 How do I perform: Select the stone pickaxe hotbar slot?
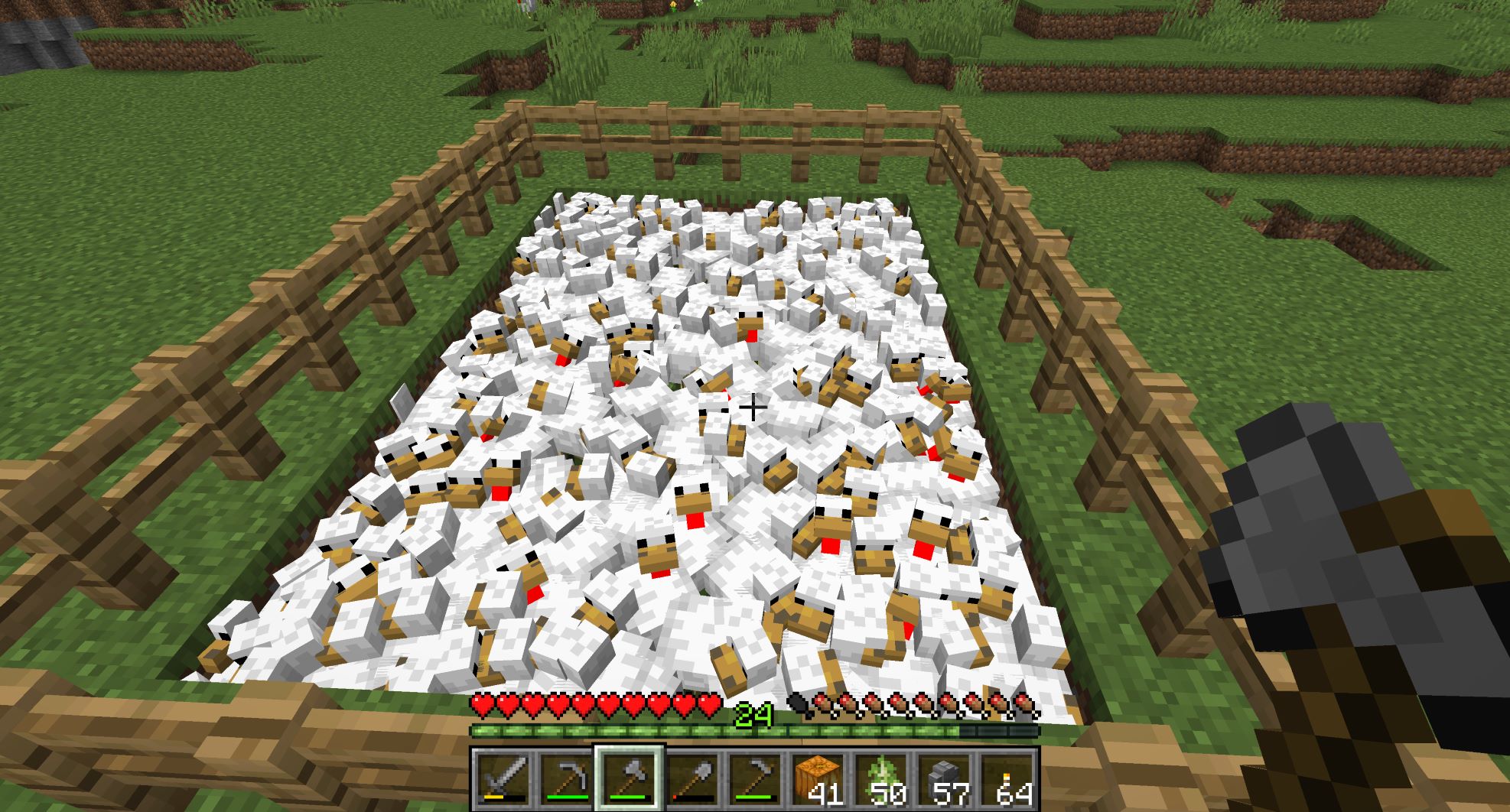pos(566,778)
